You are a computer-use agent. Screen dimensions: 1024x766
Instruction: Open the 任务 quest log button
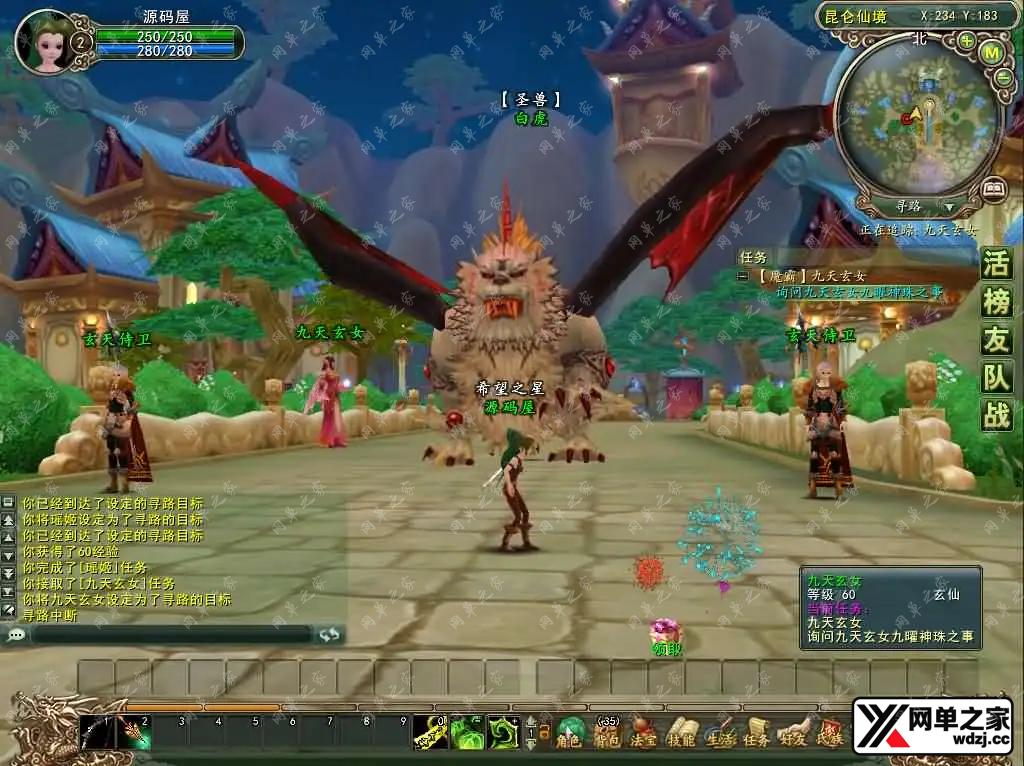click(x=756, y=733)
